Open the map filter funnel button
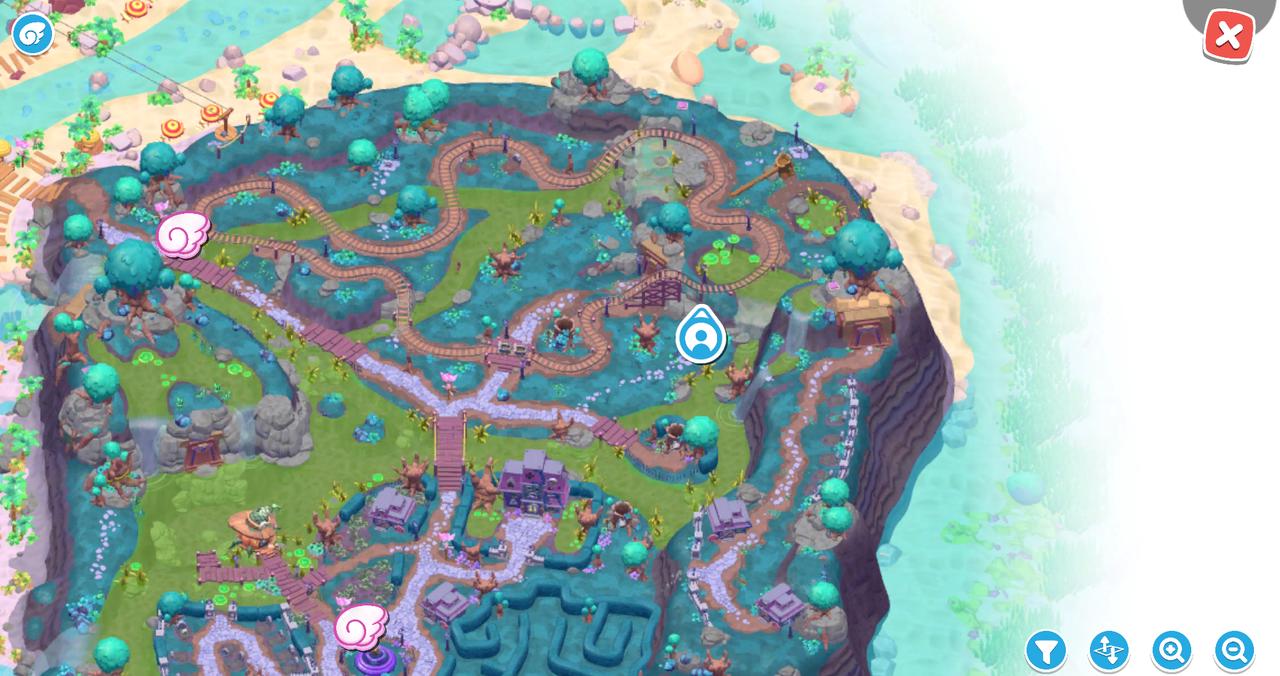The height and width of the screenshot is (676, 1280). [1045, 651]
